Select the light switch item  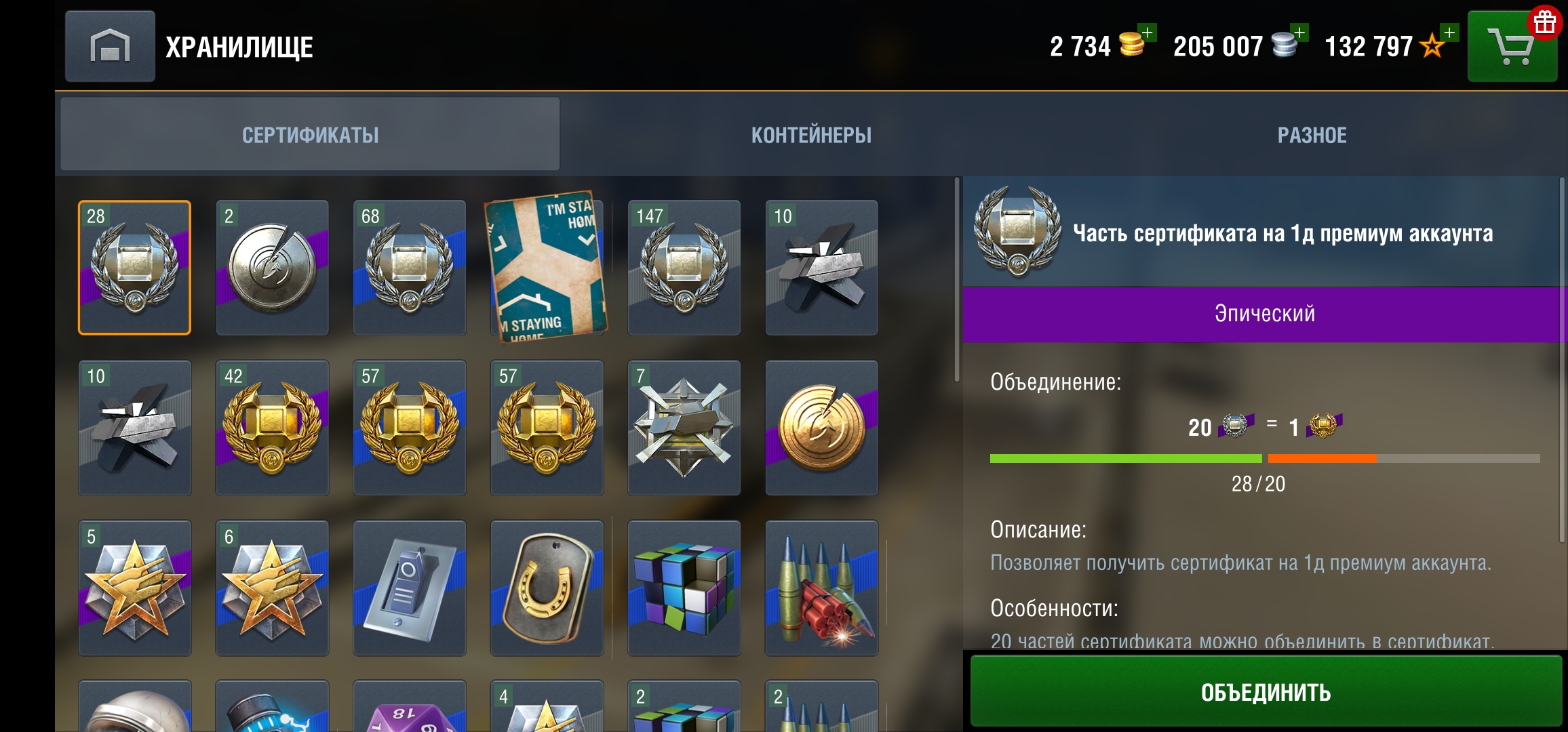[x=410, y=590]
